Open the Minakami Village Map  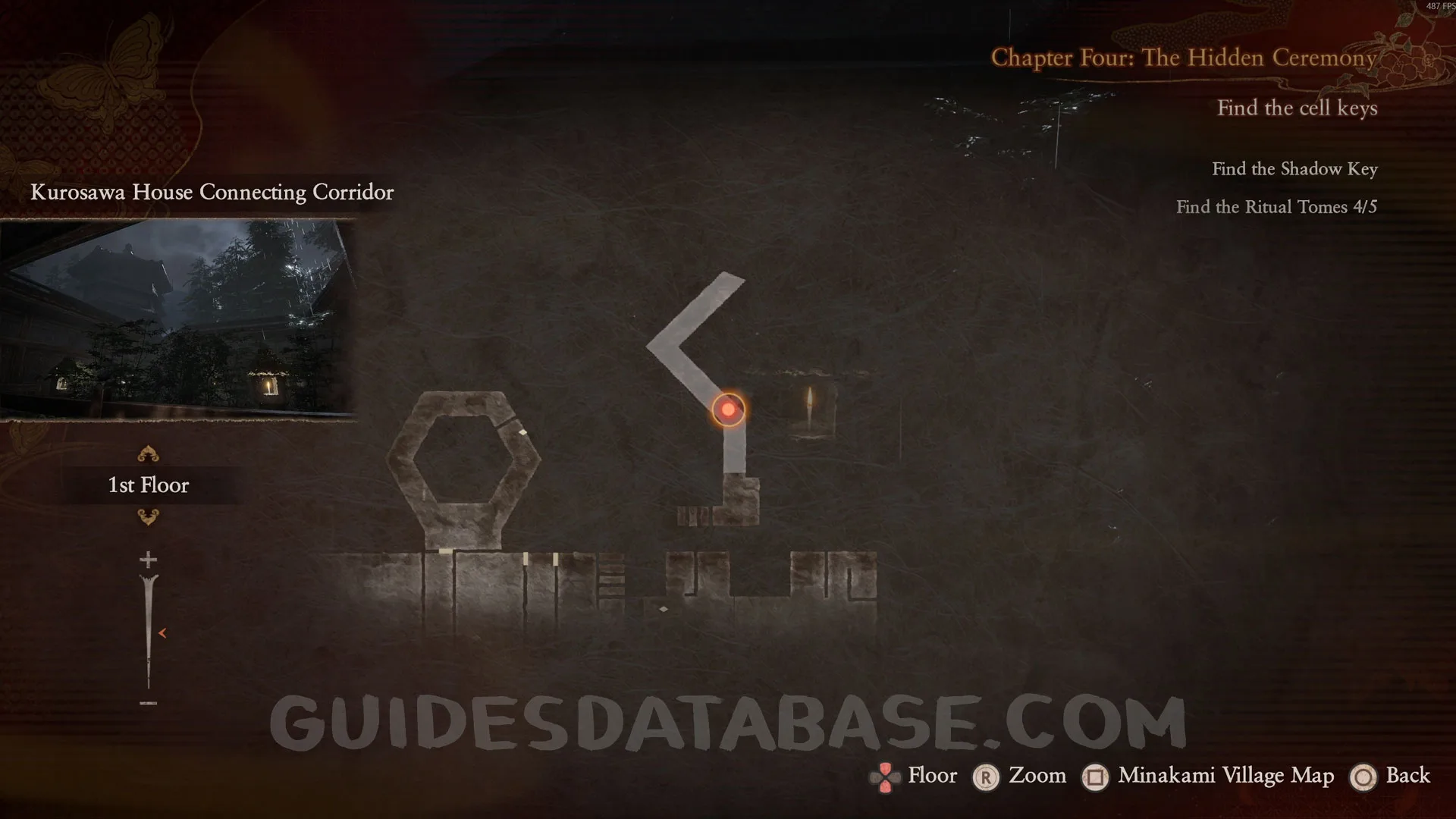tap(1209, 776)
